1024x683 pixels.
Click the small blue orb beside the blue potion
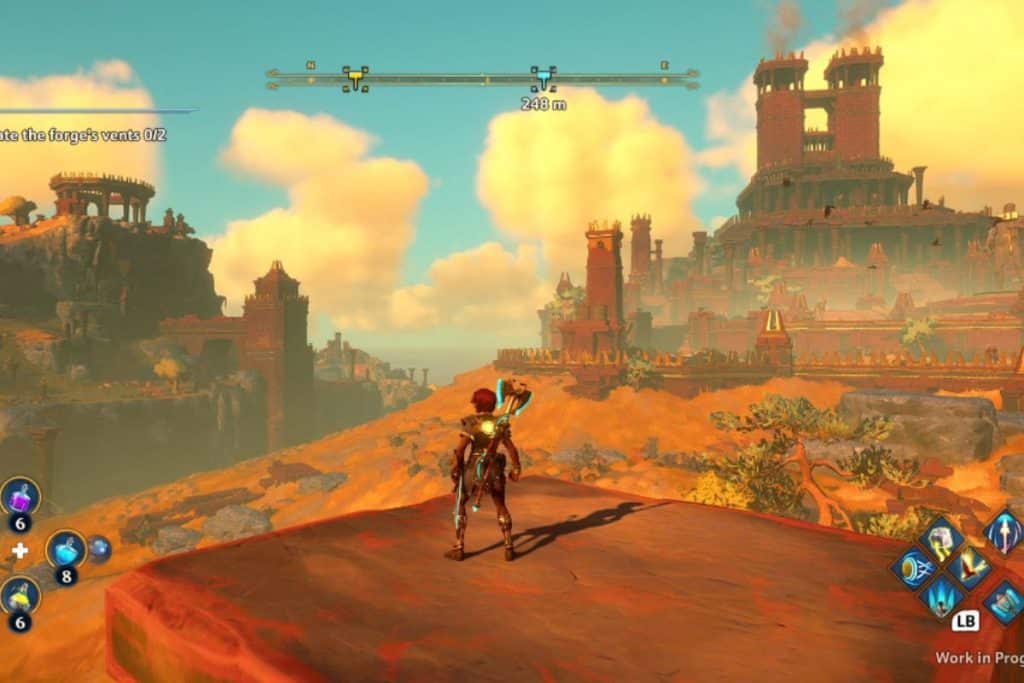[99, 548]
